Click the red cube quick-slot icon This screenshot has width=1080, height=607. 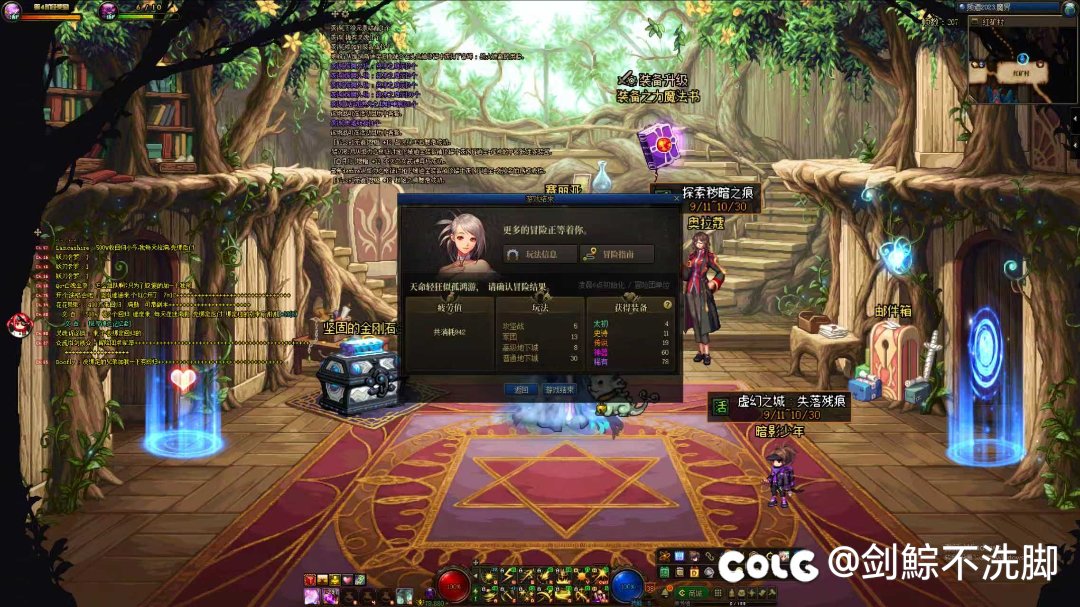(310, 580)
